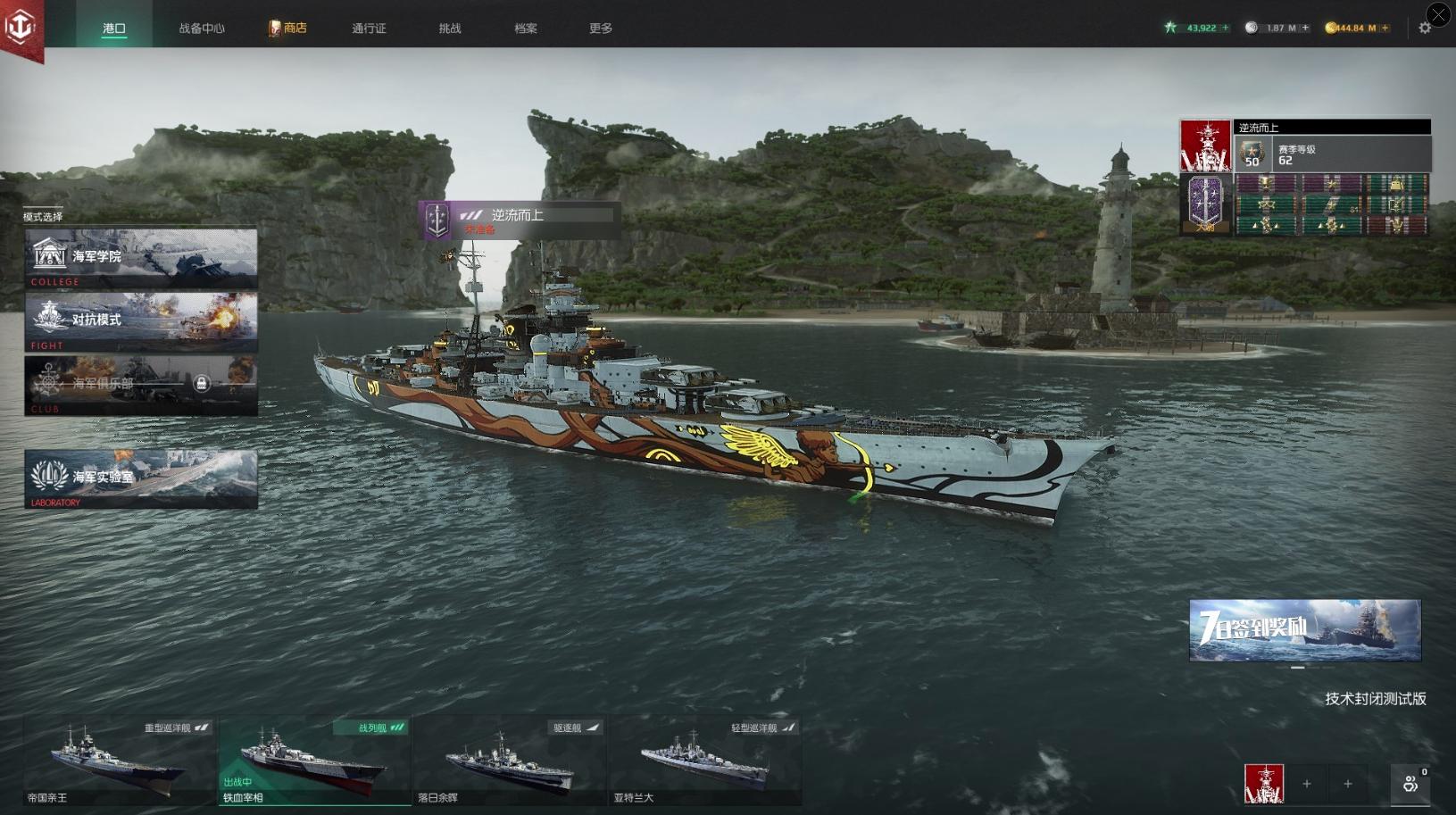Select the 帝国亲王 heavy cruiser
Image resolution: width=1456 pixels, height=815 pixels.
click(120, 761)
